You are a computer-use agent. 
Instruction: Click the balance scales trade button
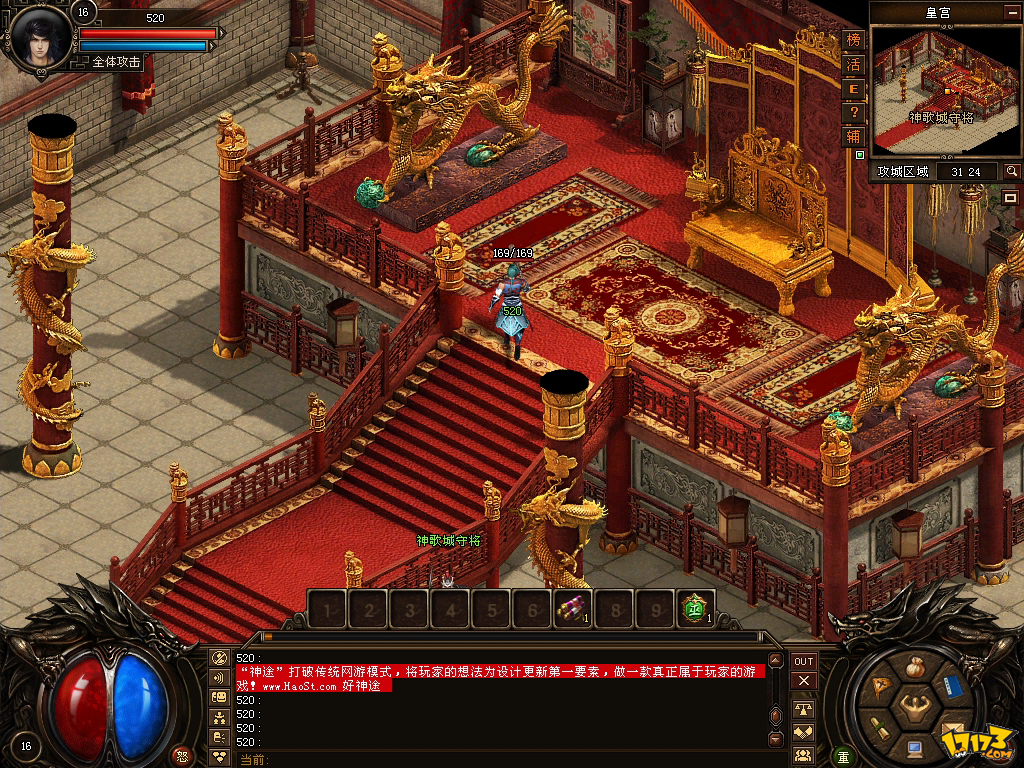pyautogui.click(x=804, y=708)
